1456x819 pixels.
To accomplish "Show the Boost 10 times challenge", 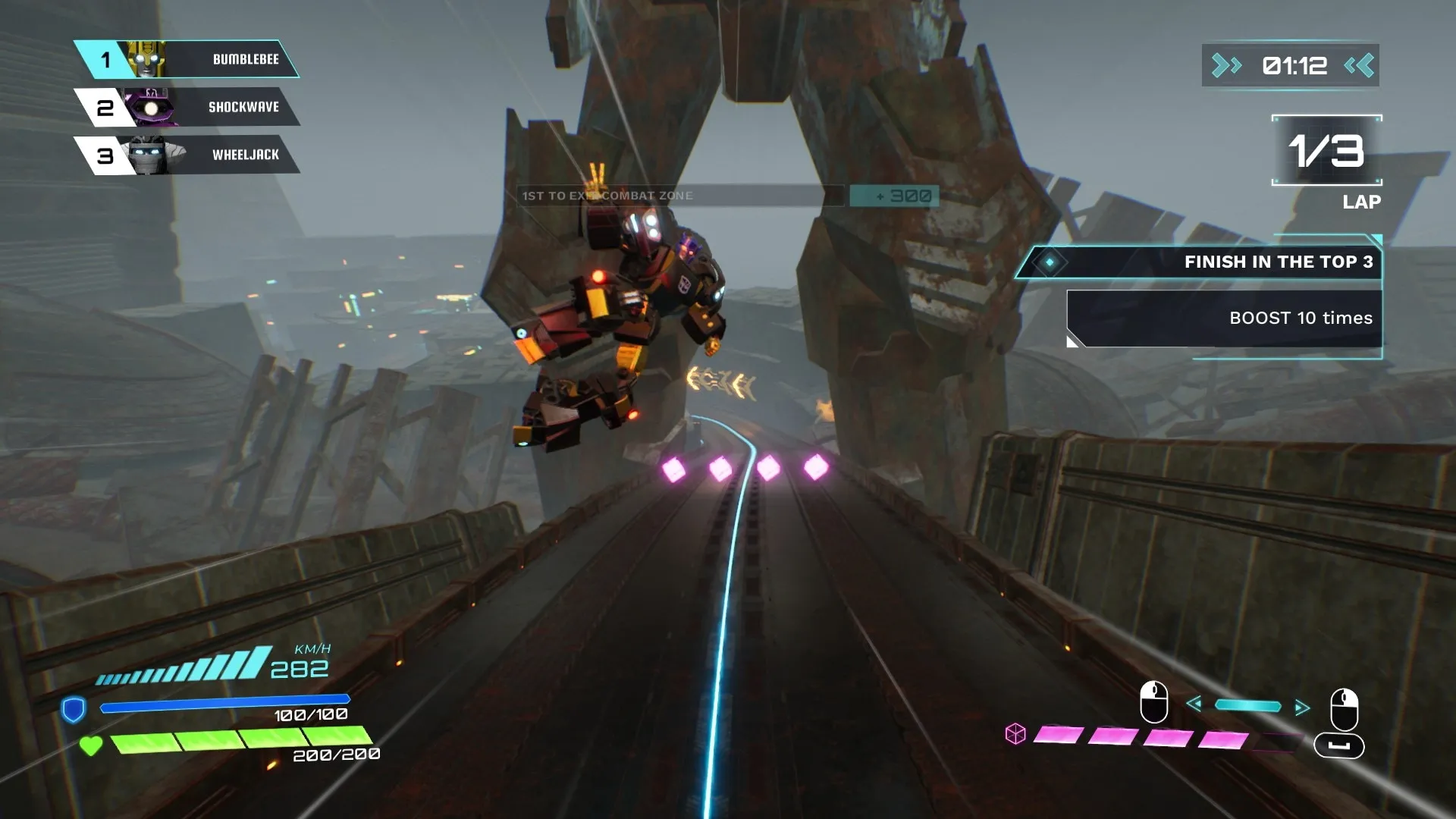I will (1225, 318).
